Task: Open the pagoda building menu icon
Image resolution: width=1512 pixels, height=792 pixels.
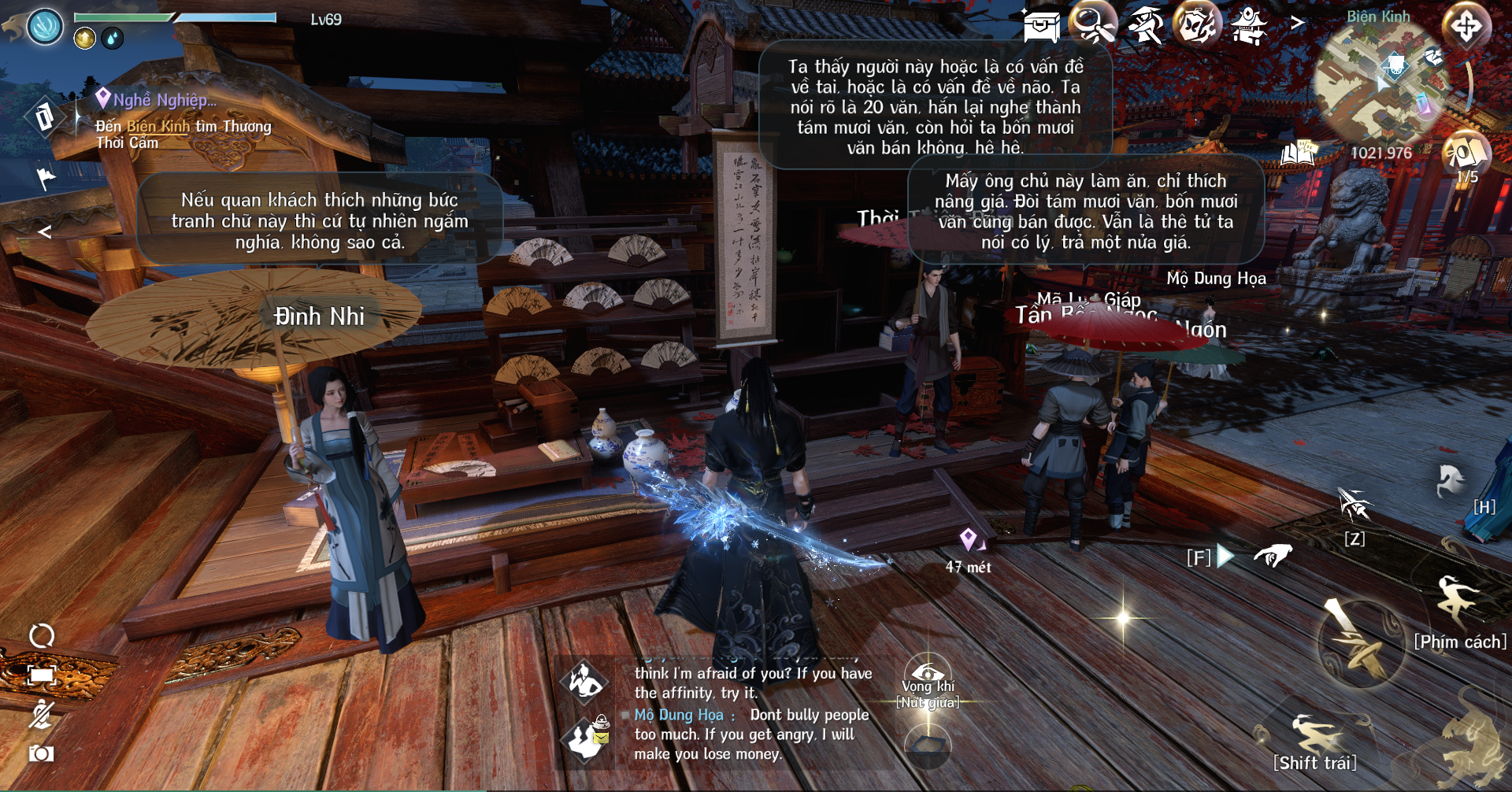Action: (x=1249, y=26)
